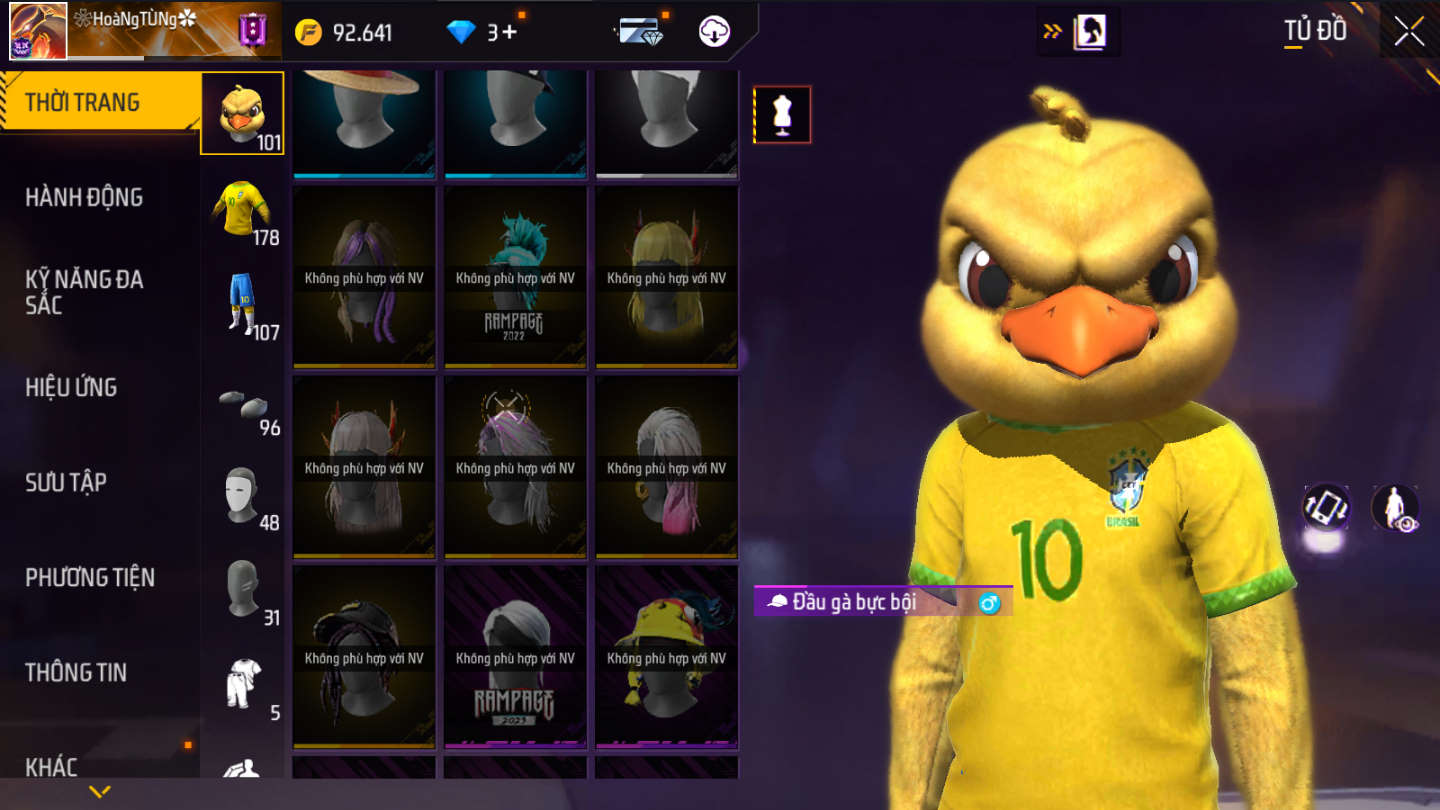Pick the Rampage 2022 teal hair item
Screen dimensions: 1440x810
pyautogui.click(x=515, y=277)
